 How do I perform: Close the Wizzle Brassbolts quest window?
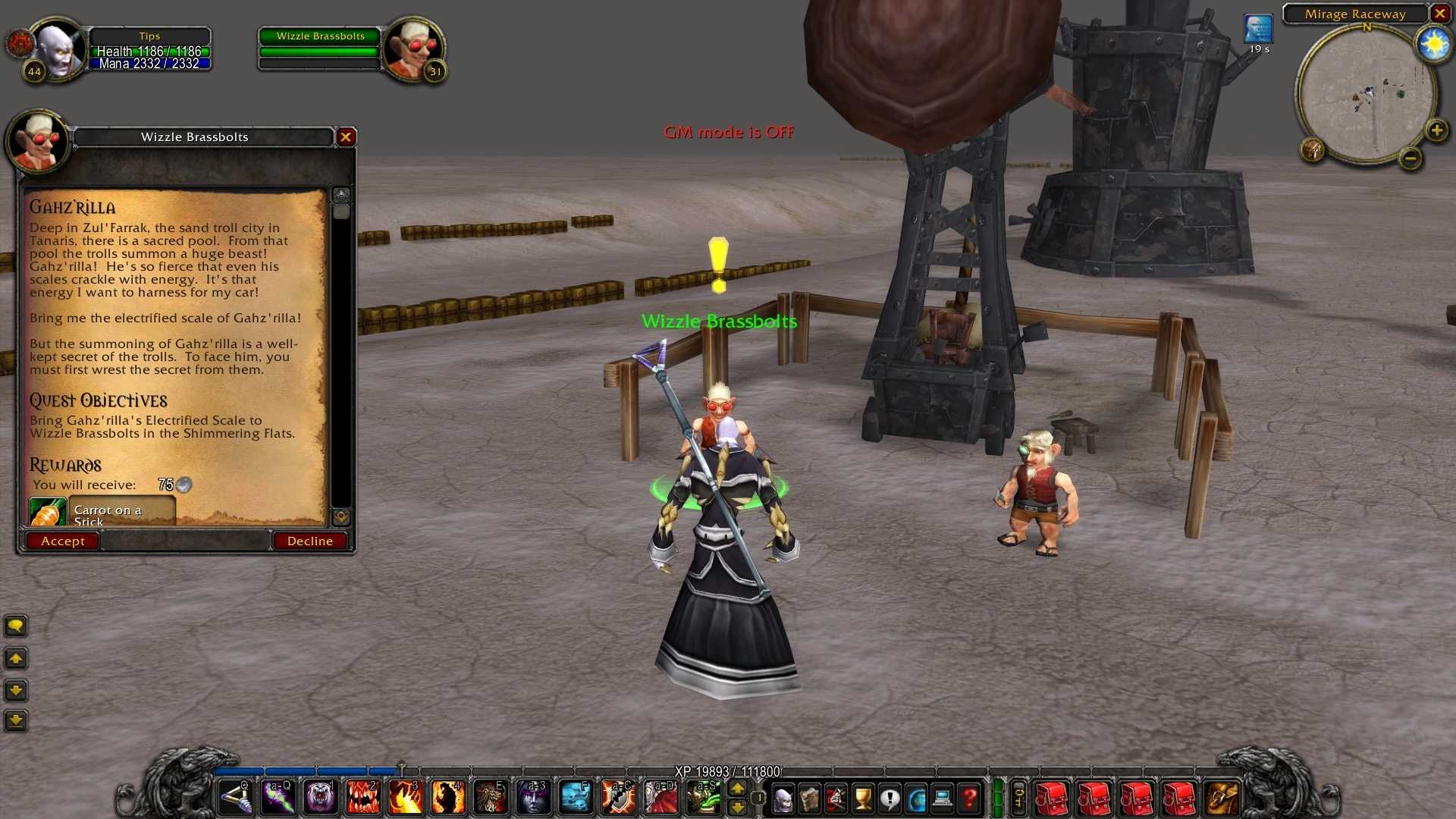[346, 136]
